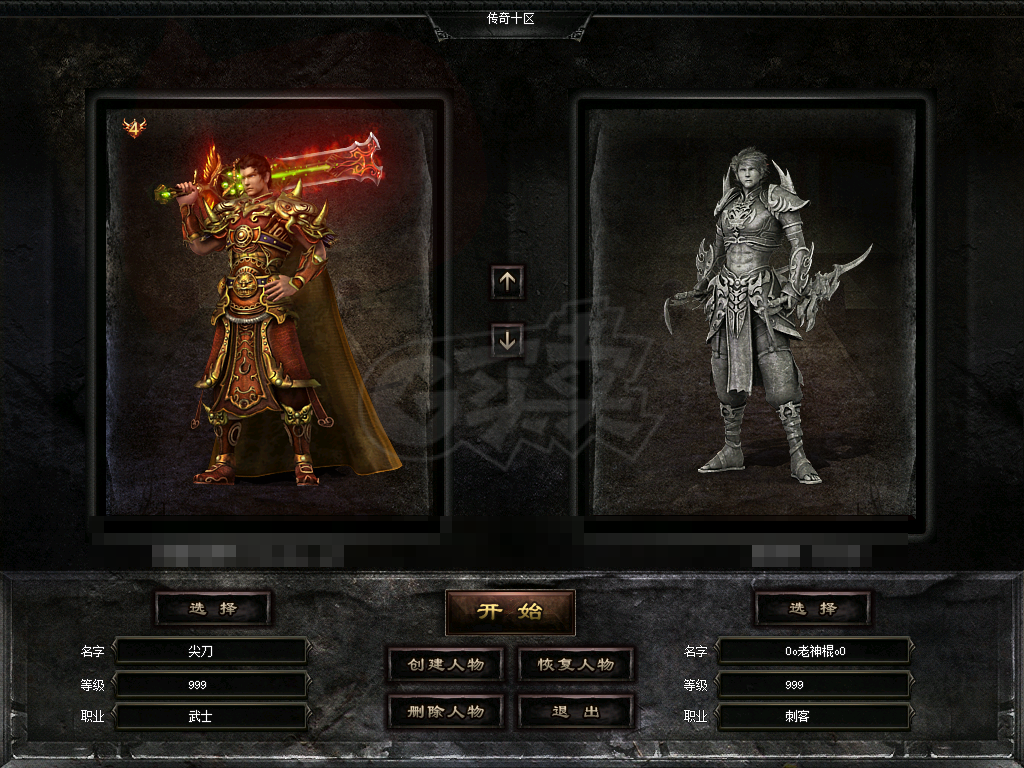Select 删除人物 to delete a character
This screenshot has height=768, width=1024.
click(445, 712)
